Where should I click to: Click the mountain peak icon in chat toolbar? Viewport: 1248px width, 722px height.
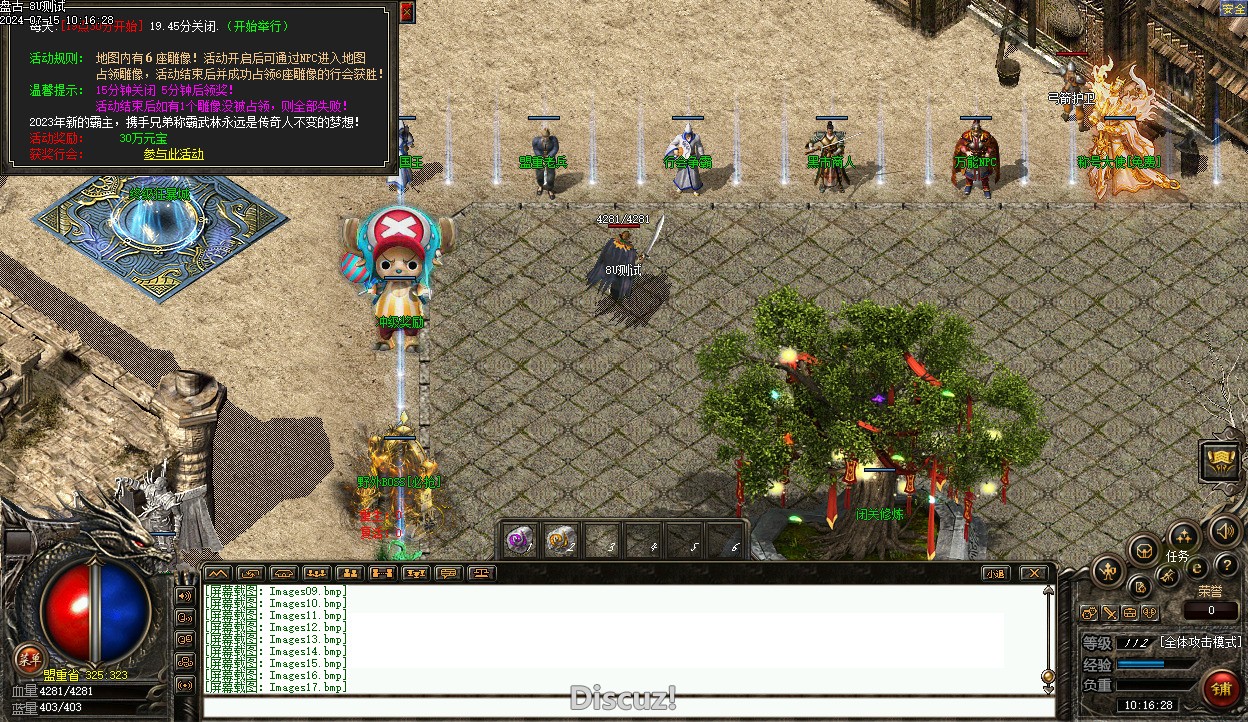(x=217, y=573)
